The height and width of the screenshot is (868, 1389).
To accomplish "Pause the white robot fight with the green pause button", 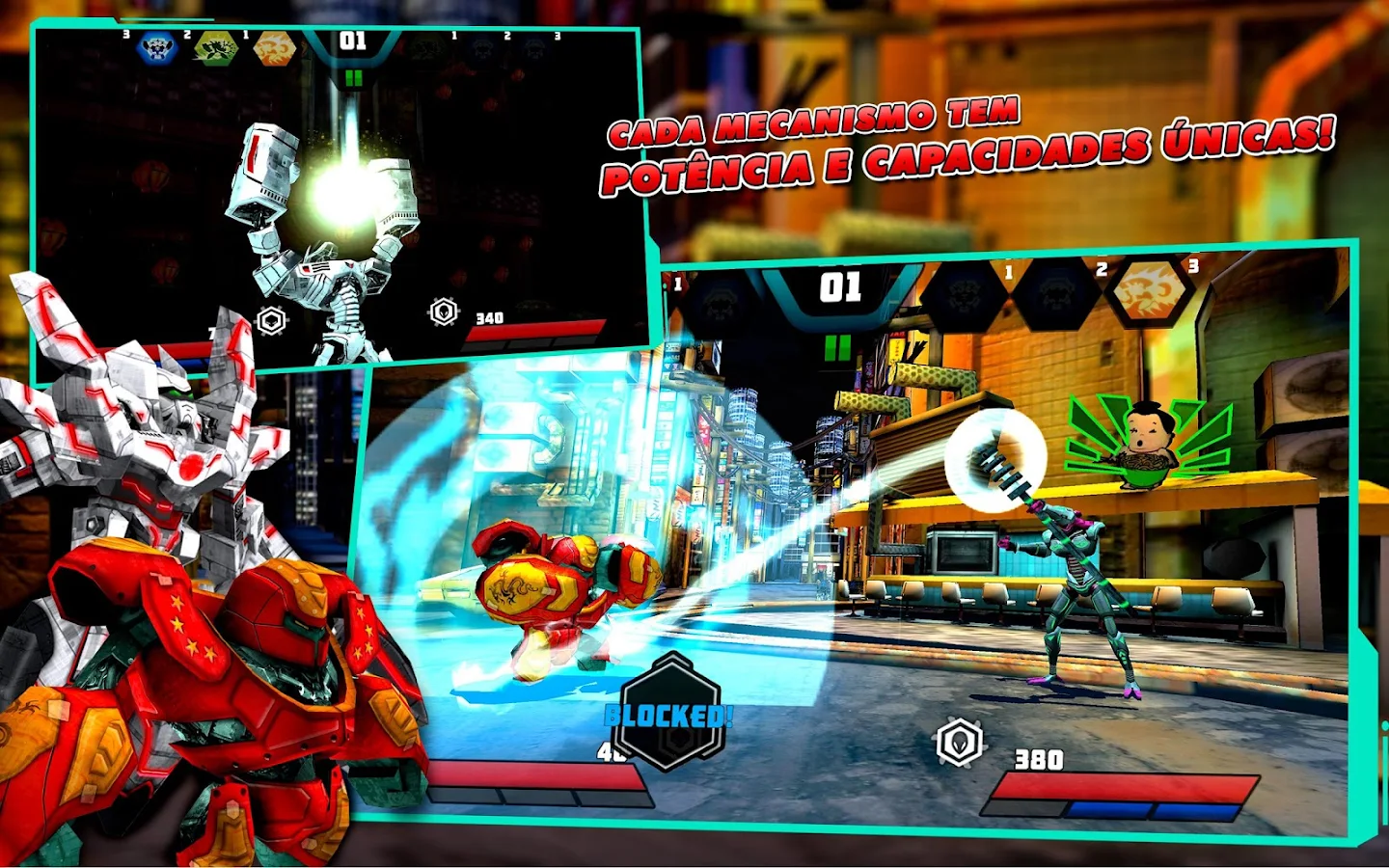I will pyautogui.click(x=353, y=78).
